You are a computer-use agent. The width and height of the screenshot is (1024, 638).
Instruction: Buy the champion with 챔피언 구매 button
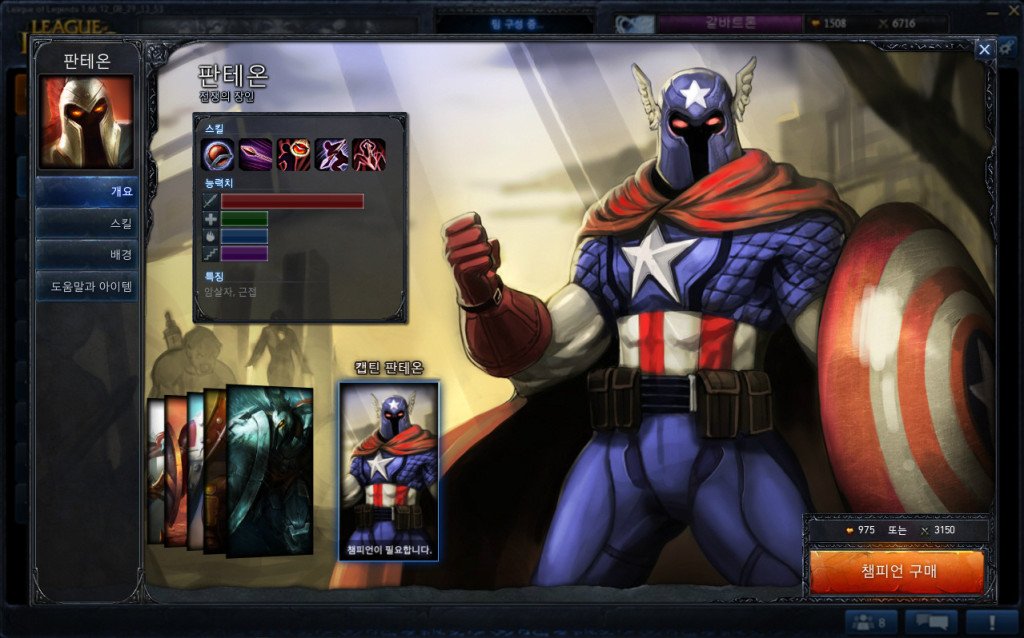pos(896,572)
